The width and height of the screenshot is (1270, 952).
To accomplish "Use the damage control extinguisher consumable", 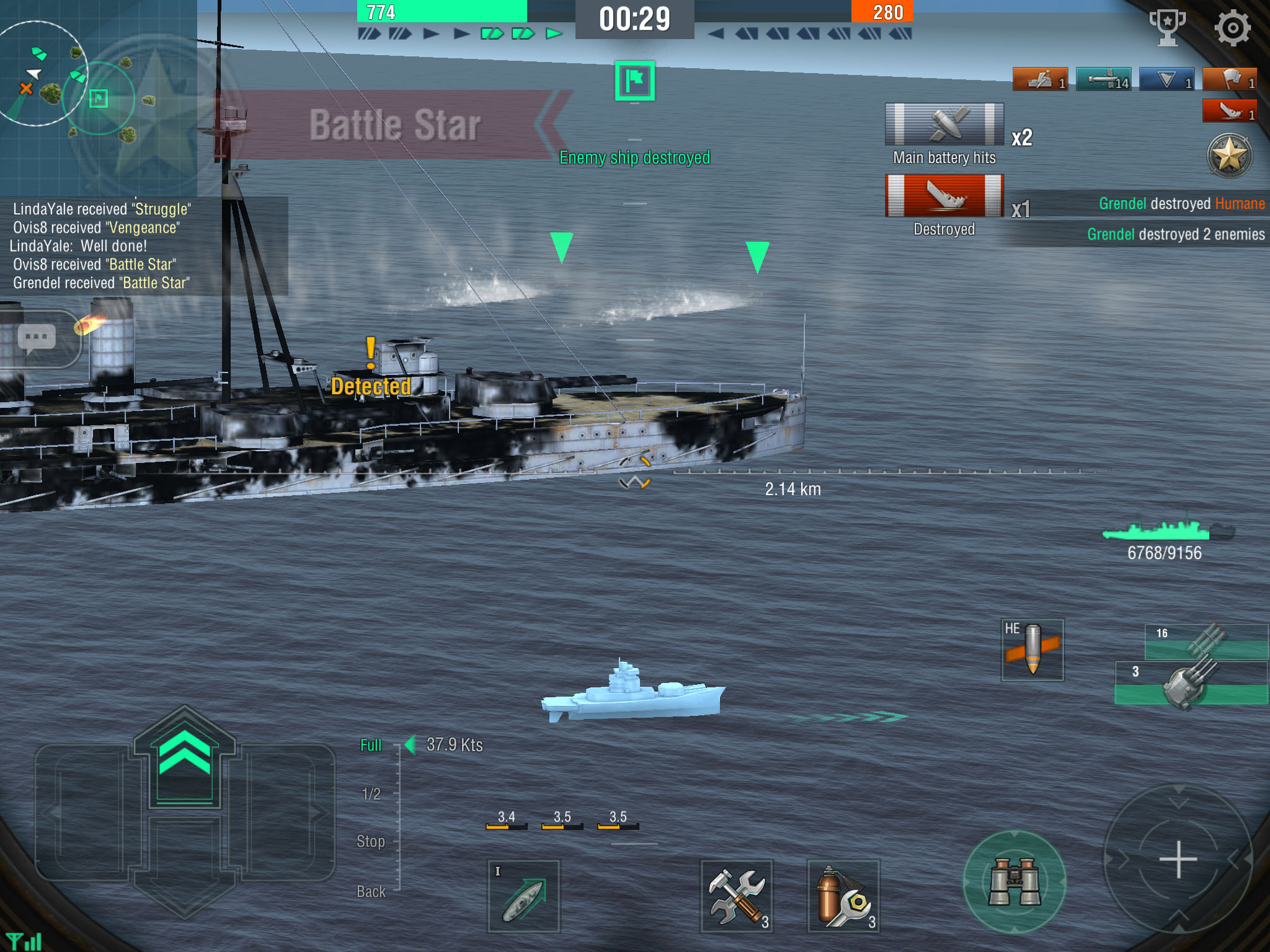I will [x=843, y=896].
